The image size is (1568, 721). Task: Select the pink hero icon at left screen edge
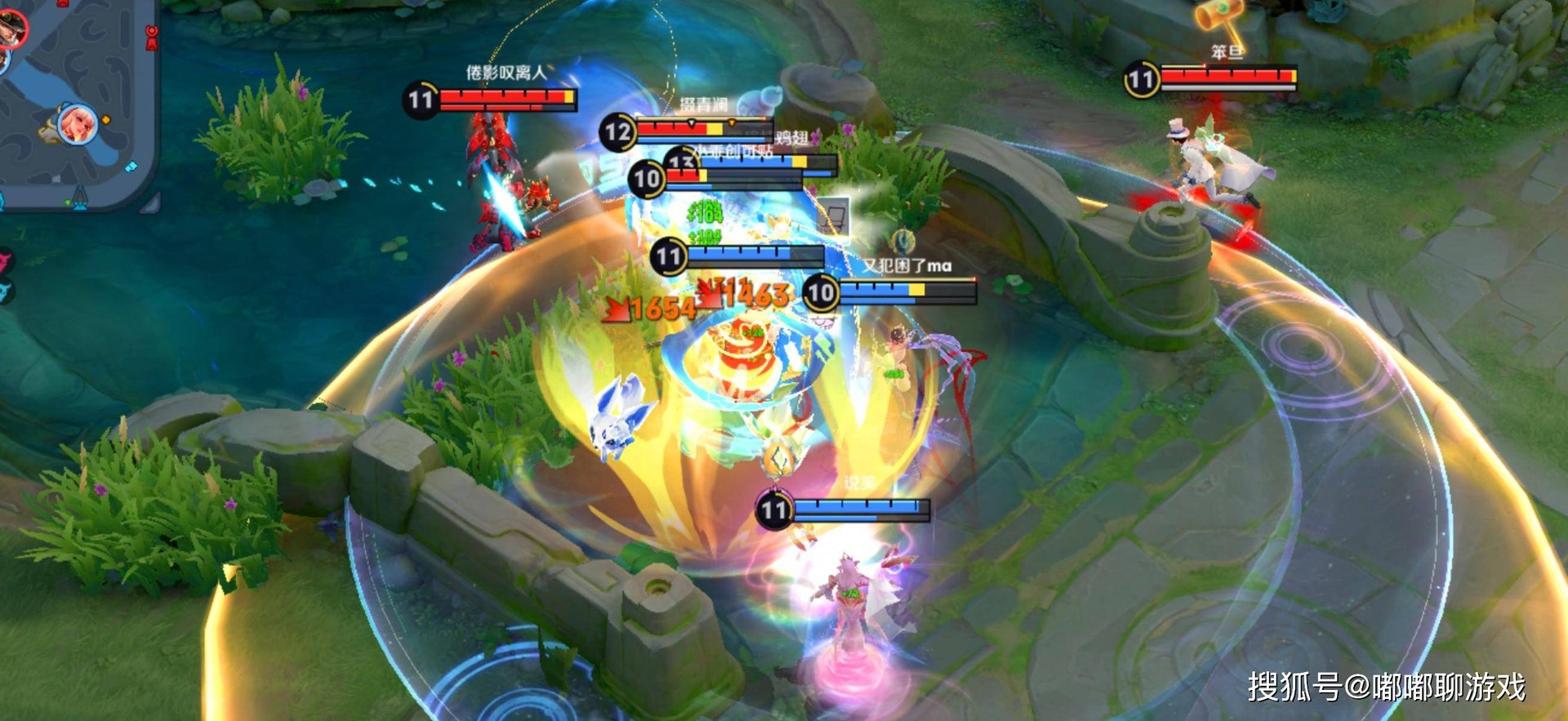[x=5, y=260]
